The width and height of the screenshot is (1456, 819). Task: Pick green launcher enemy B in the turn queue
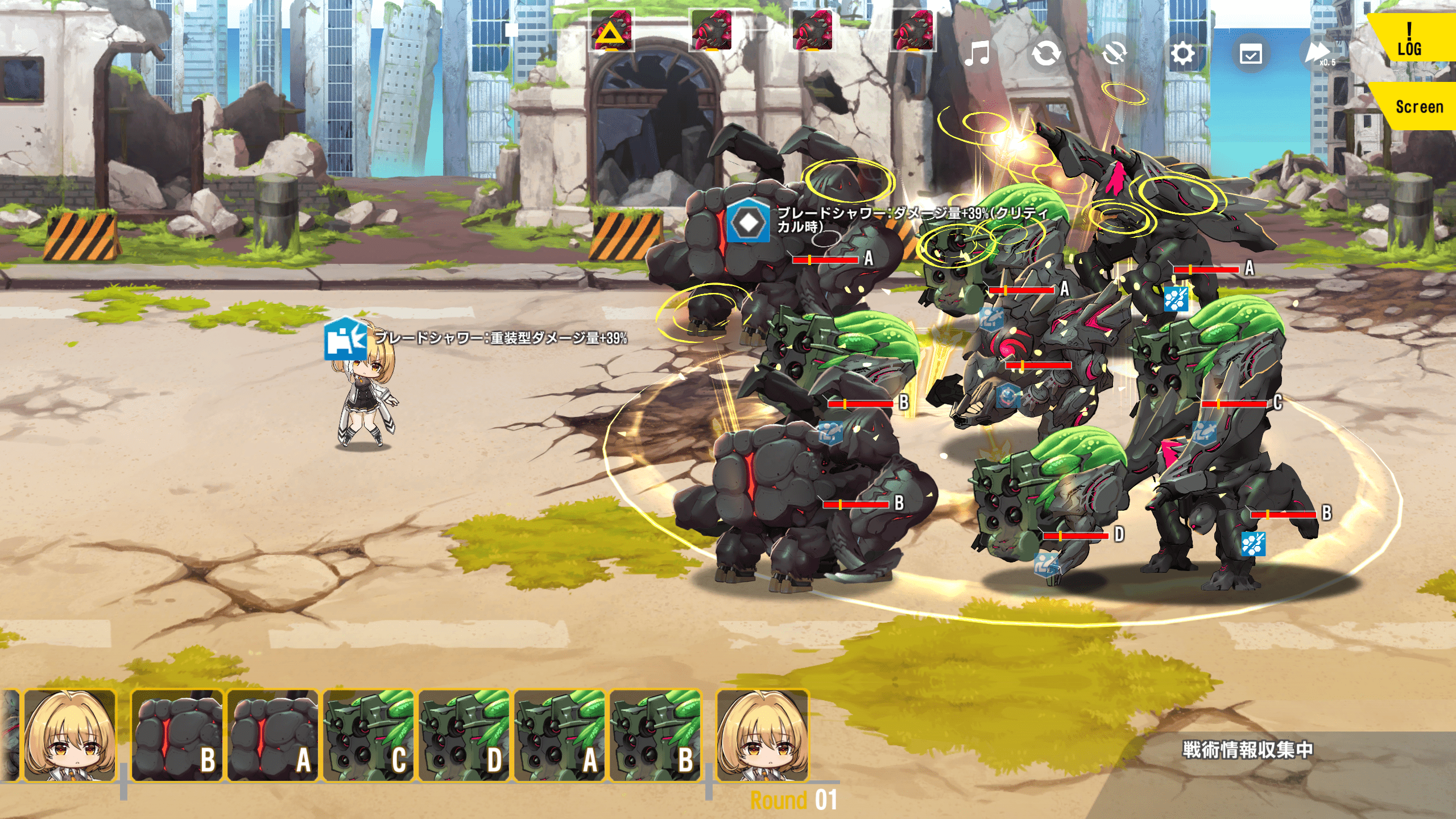[x=655, y=736]
